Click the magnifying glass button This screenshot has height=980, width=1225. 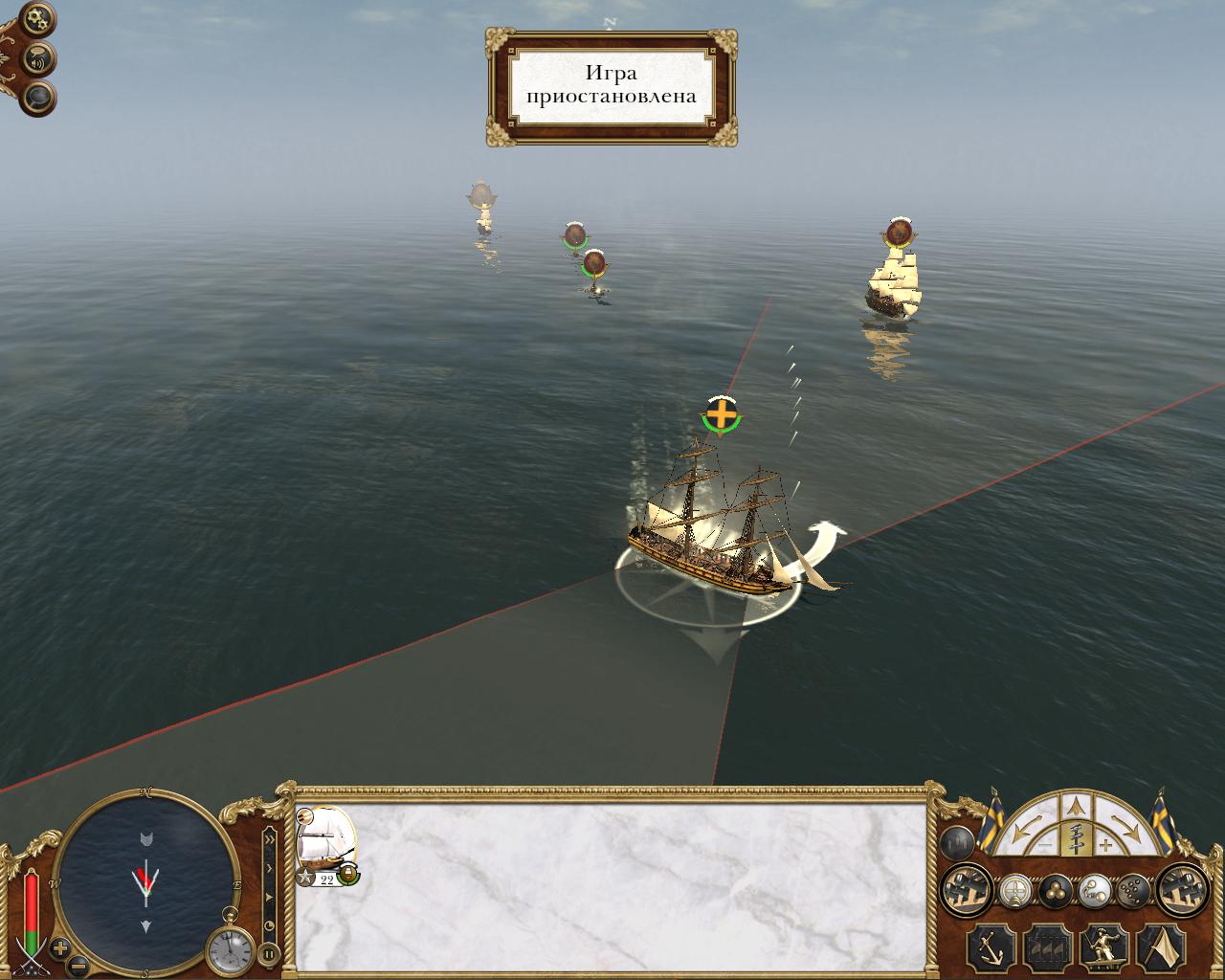click(x=38, y=97)
